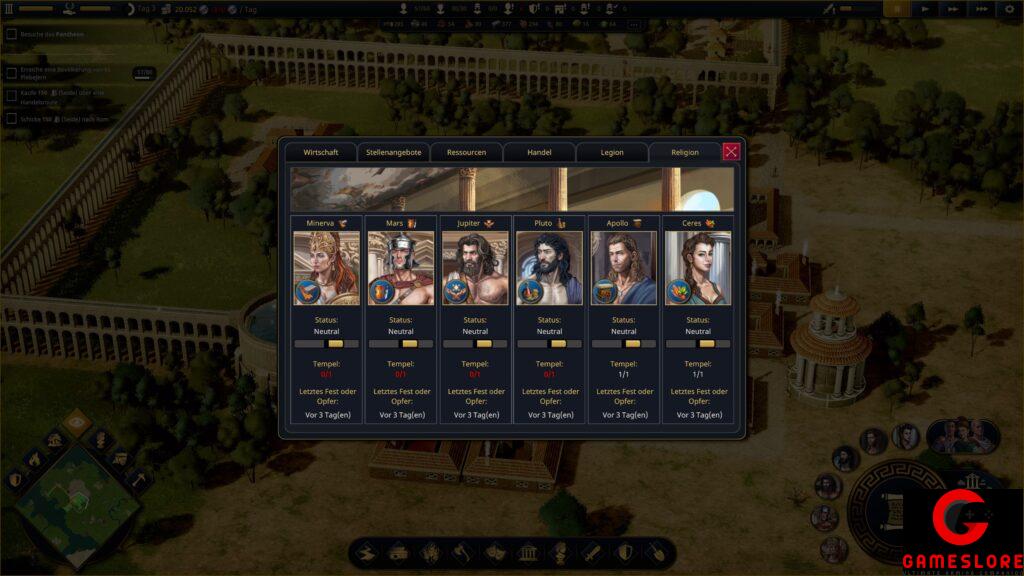Select the Religion tab
Screen dimensions: 1024x576
click(x=685, y=152)
